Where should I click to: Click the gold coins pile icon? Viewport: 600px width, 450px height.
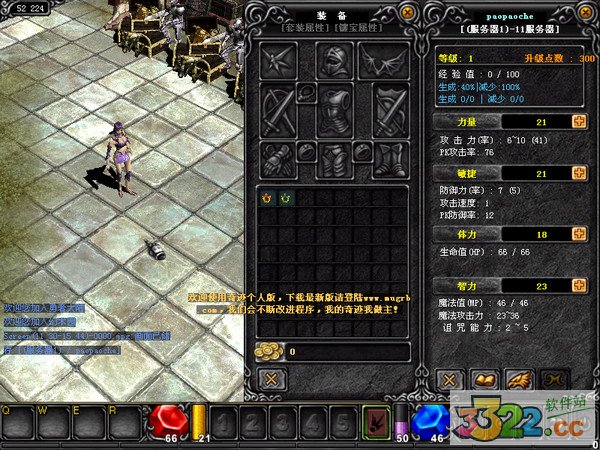click(x=270, y=351)
